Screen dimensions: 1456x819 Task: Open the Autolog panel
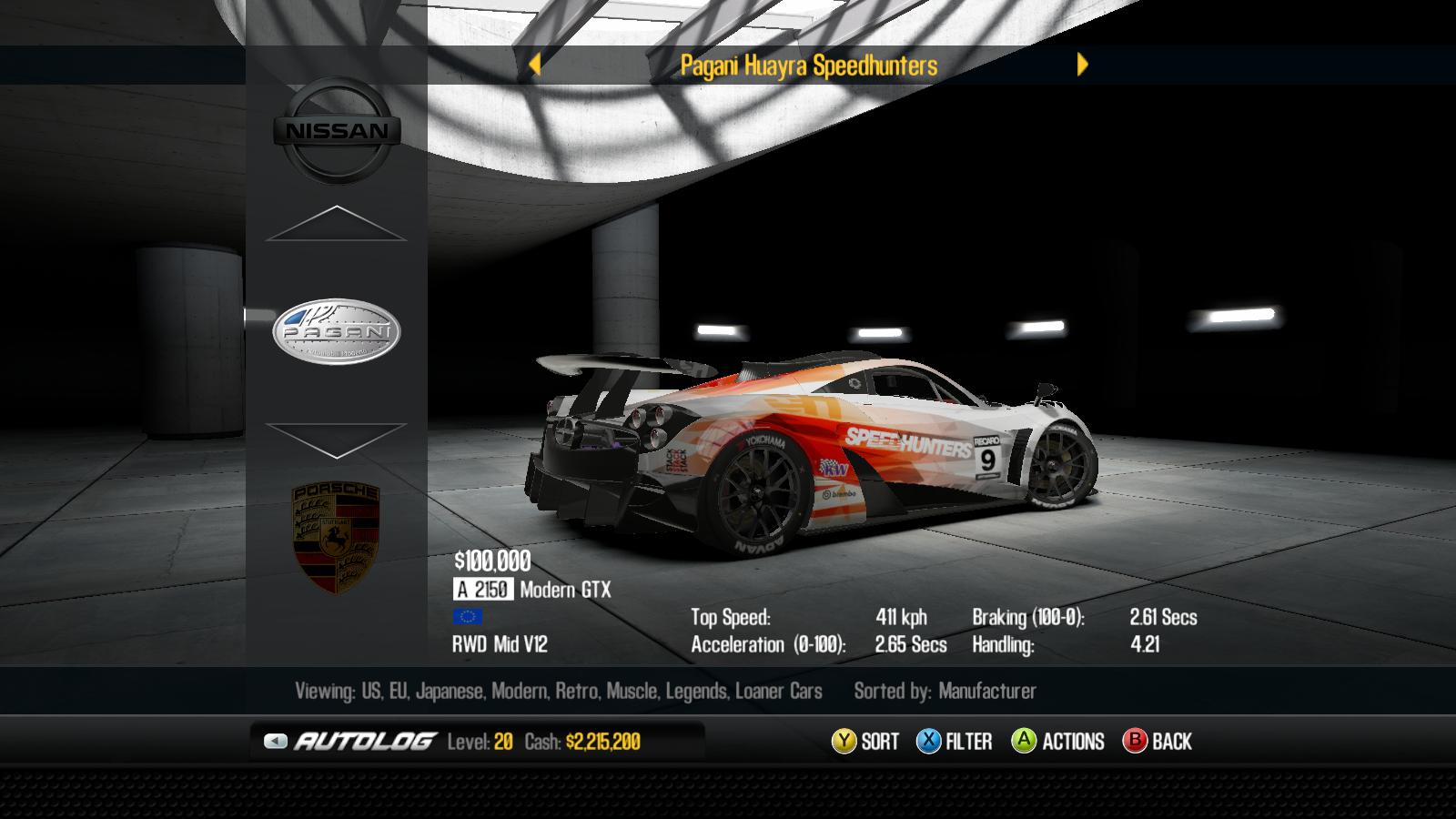(350, 742)
